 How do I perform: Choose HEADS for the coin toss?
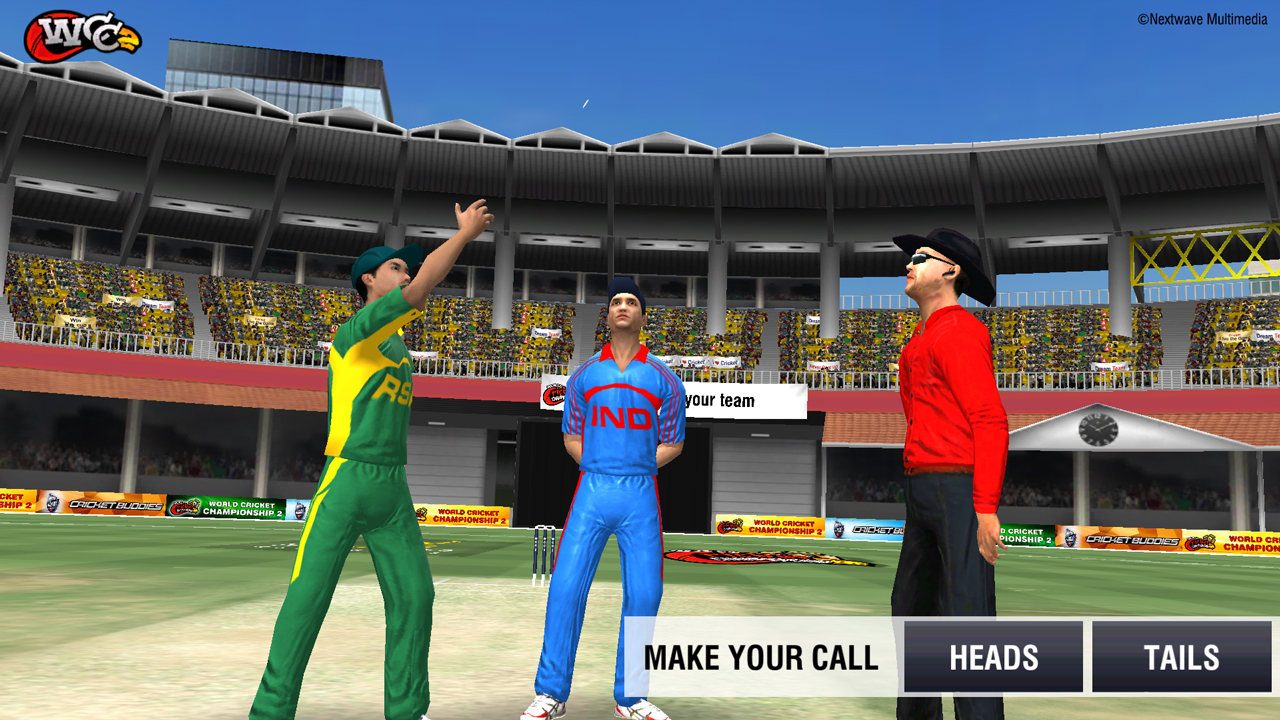click(x=993, y=657)
